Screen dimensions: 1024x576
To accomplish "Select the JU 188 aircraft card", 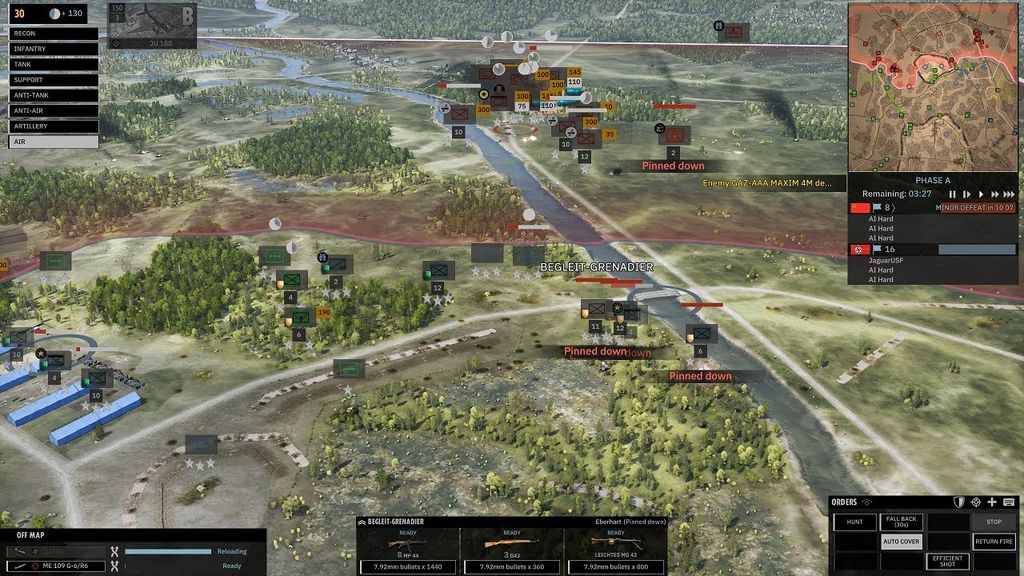I will [x=152, y=25].
